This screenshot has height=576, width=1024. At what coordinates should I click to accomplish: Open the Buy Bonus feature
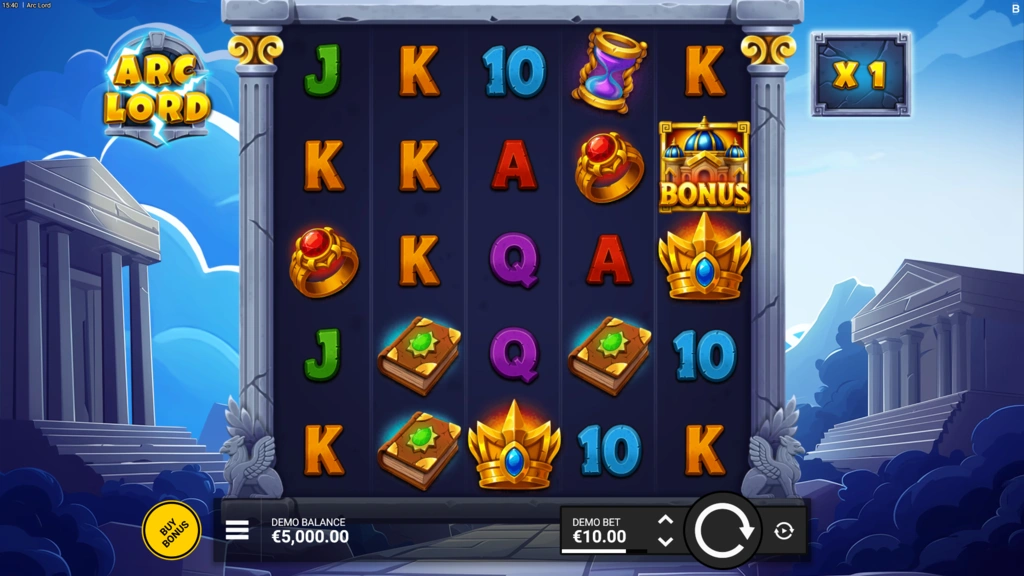point(171,530)
